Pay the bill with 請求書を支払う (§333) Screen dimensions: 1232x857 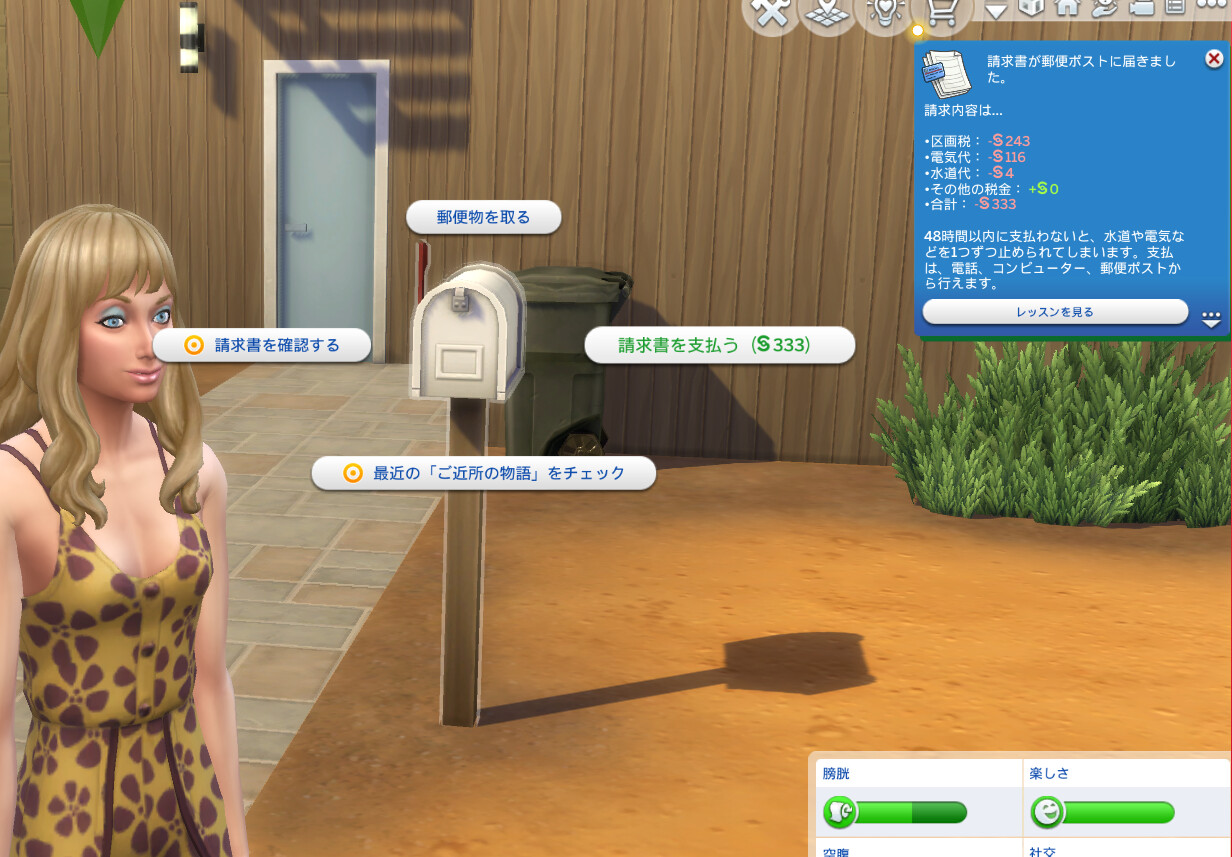click(719, 345)
